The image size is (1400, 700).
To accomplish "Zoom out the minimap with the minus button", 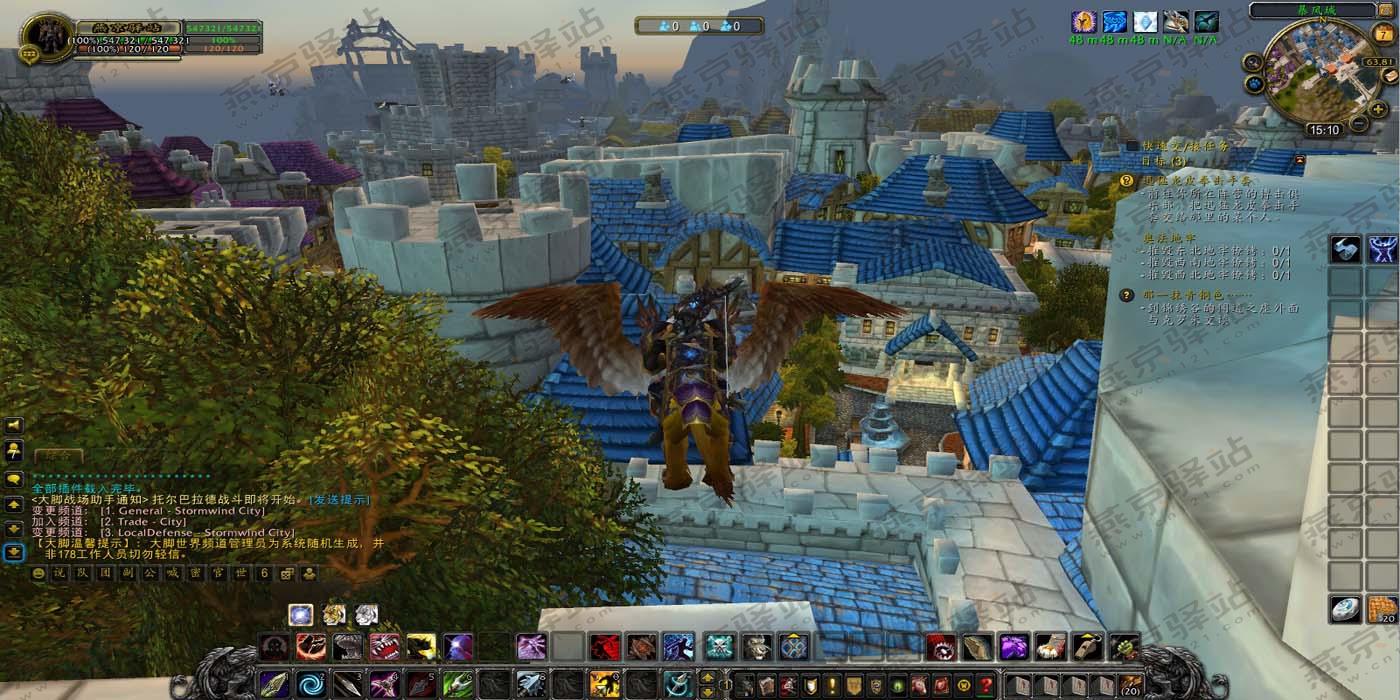I will [x=1359, y=124].
